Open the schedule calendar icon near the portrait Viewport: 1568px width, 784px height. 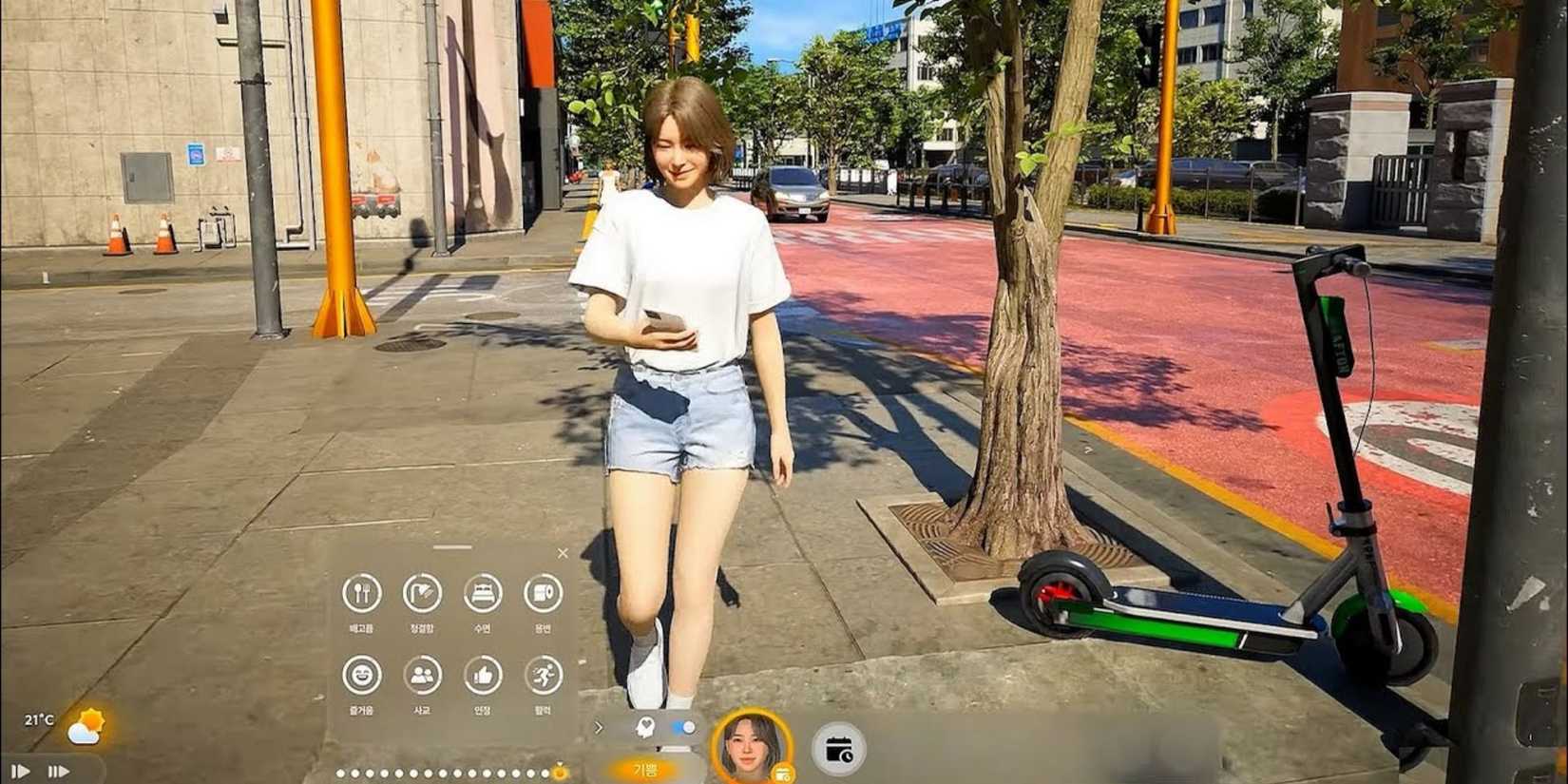(837, 749)
